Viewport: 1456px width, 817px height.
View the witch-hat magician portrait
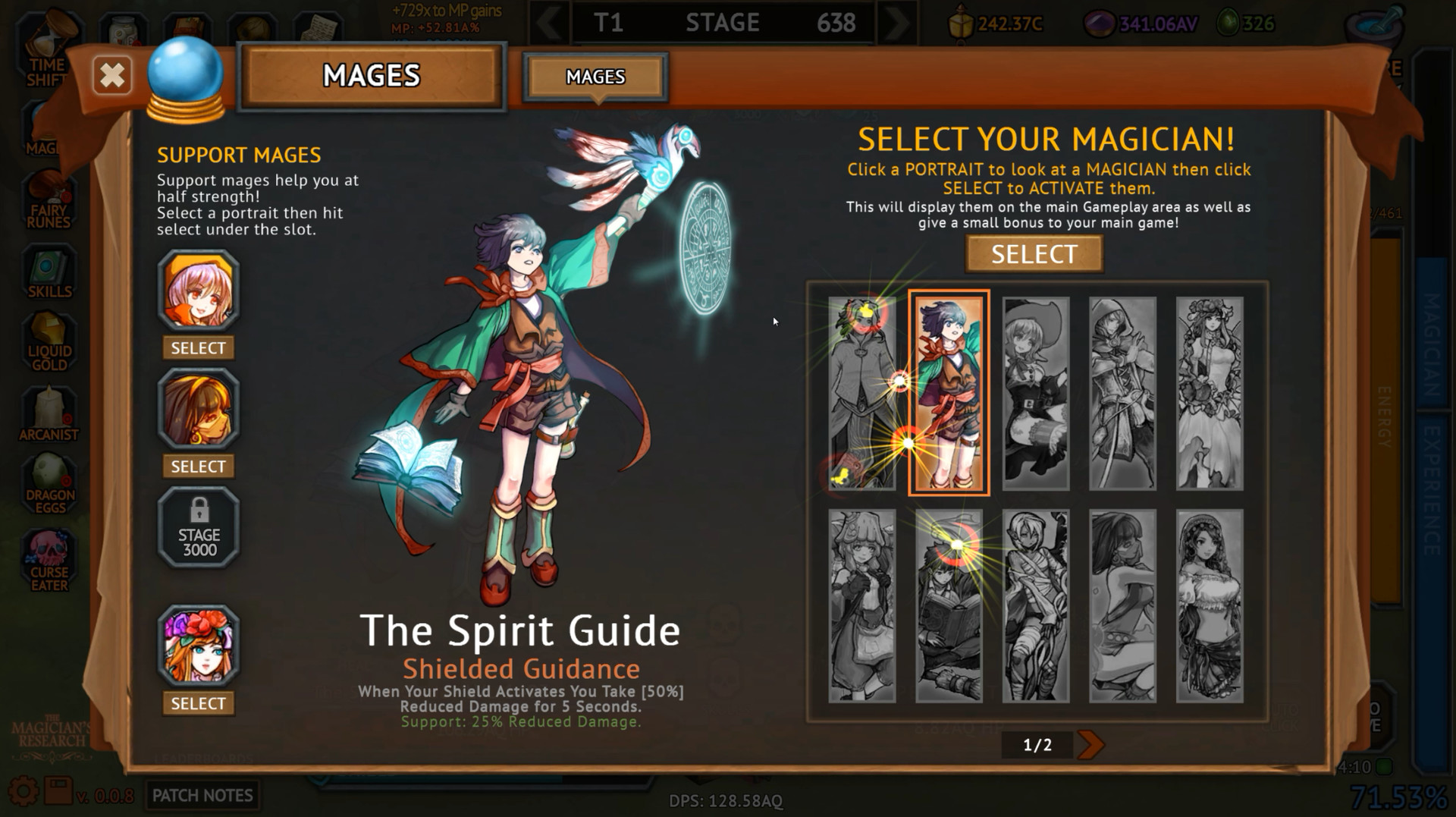click(1036, 393)
